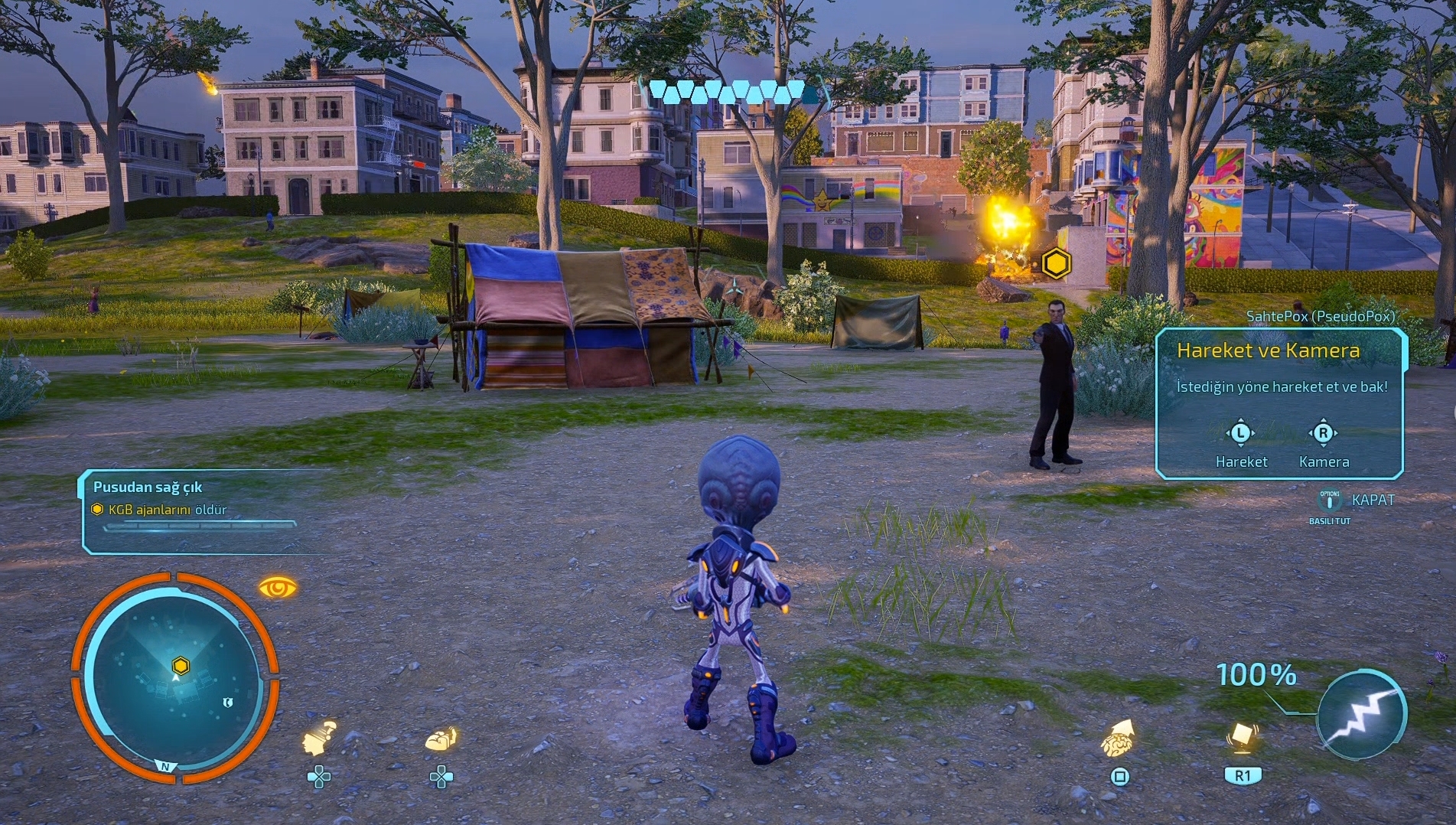The image size is (1456, 825).
Task: Activate the head with question mark ability
Action: click(x=319, y=738)
